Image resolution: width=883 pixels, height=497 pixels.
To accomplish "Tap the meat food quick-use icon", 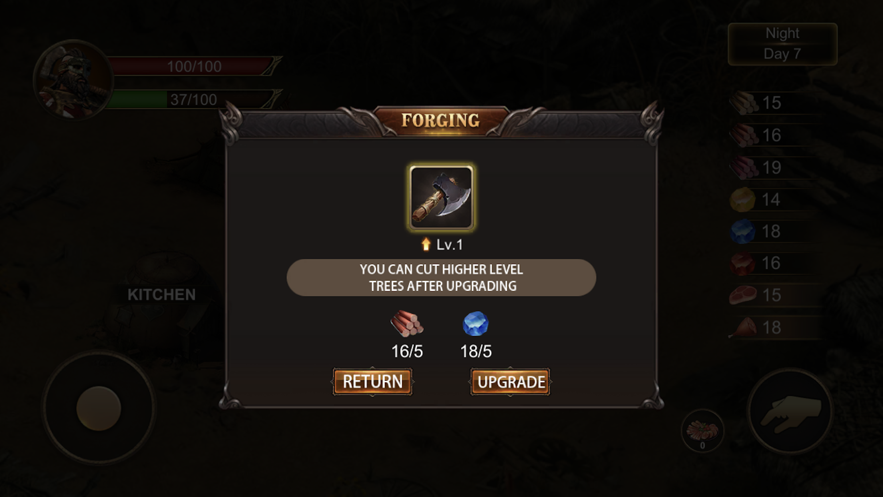I will pyautogui.click(x=702, y=431).
